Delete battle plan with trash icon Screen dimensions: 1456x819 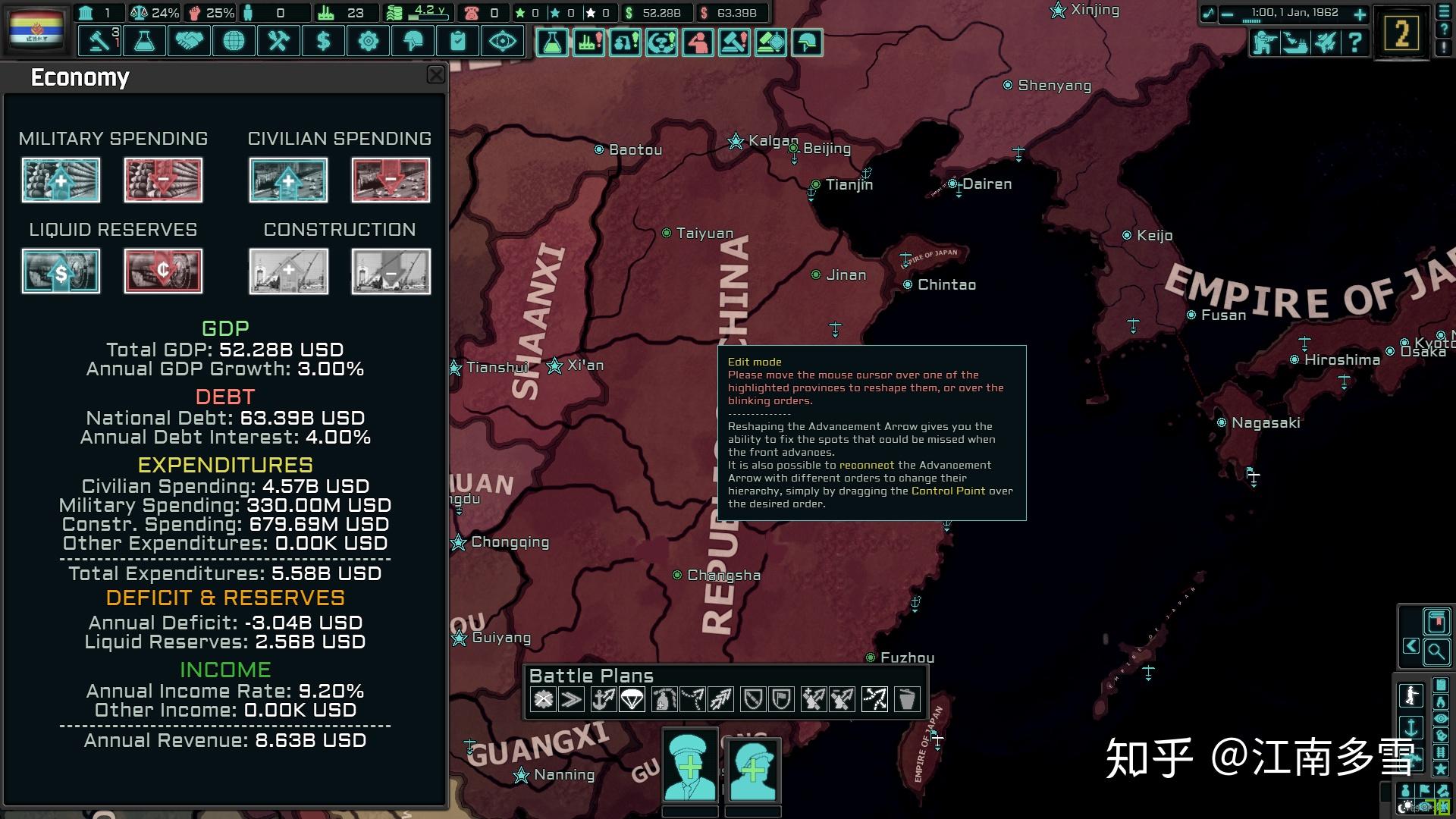906,699
